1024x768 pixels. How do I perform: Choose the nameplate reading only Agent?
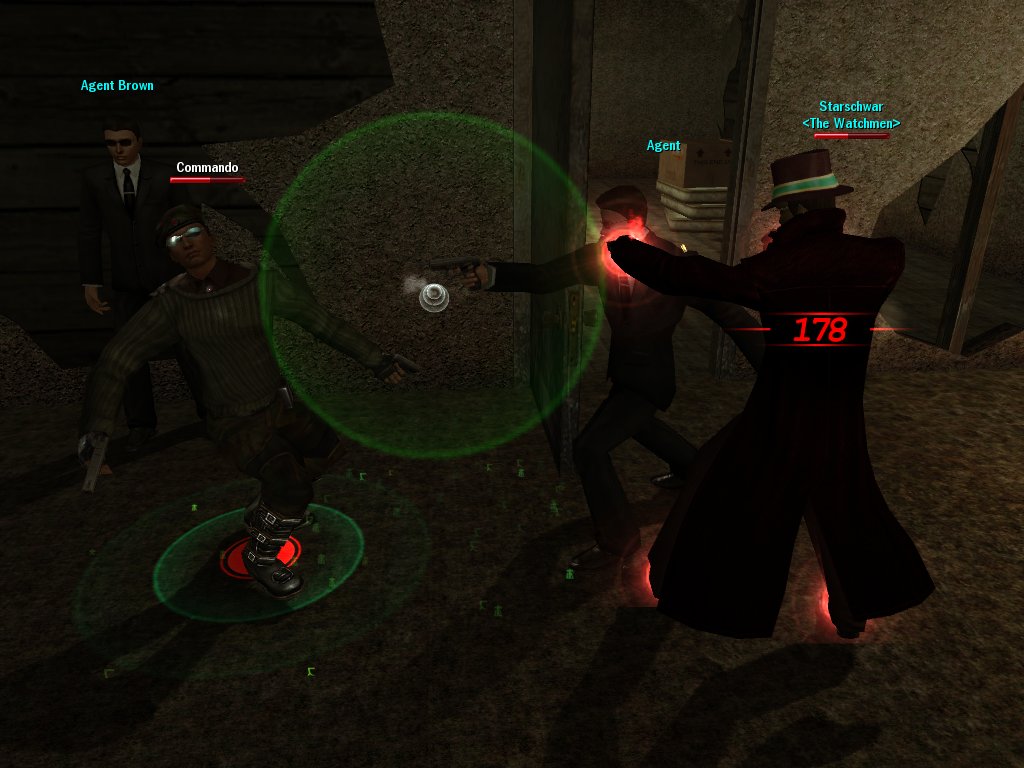tap(663, 146)
